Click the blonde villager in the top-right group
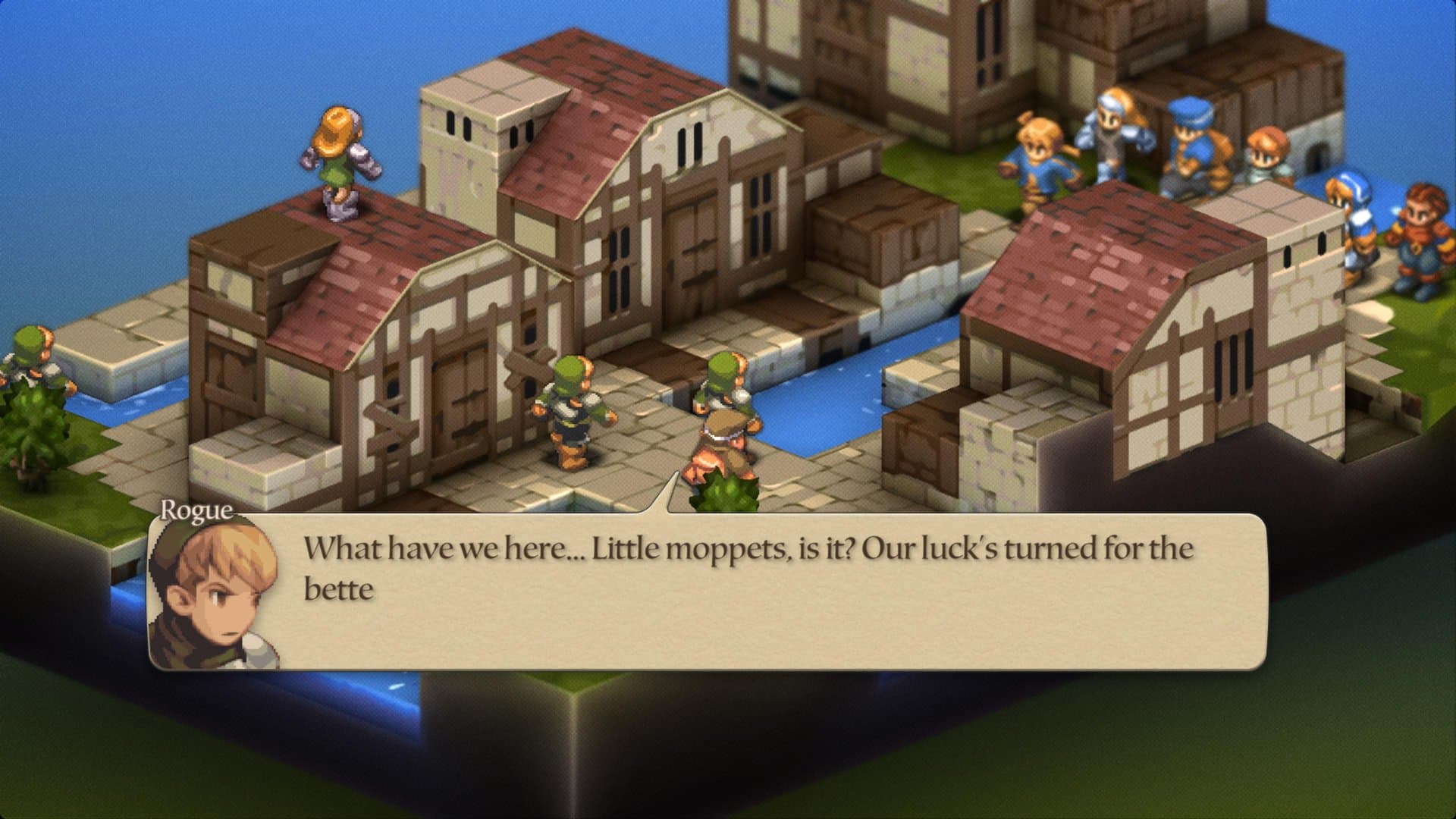 pyautogui.click(x=1039, y=152)
